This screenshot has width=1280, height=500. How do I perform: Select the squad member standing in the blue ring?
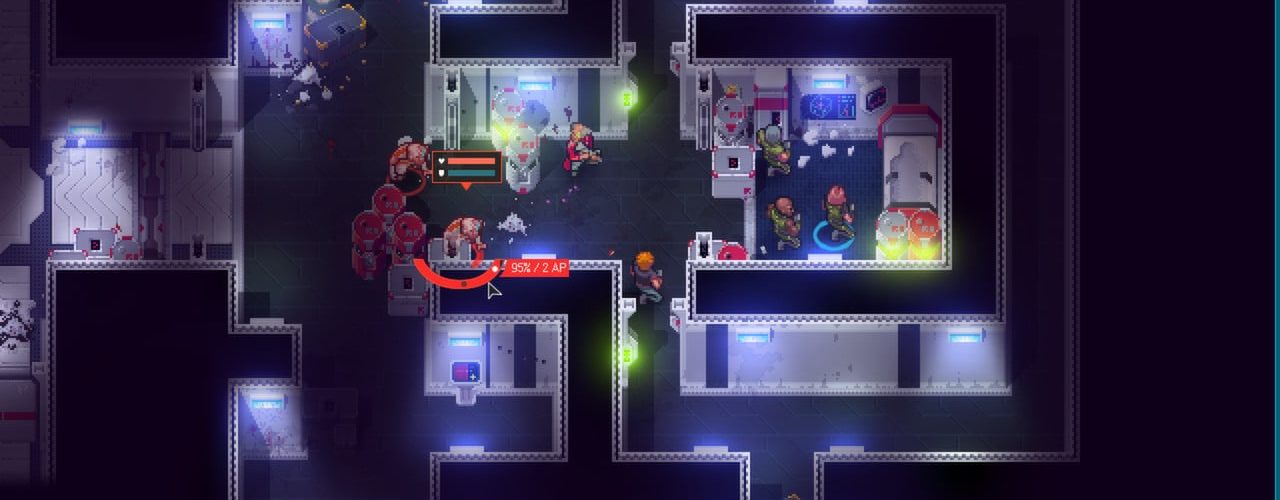838,212
